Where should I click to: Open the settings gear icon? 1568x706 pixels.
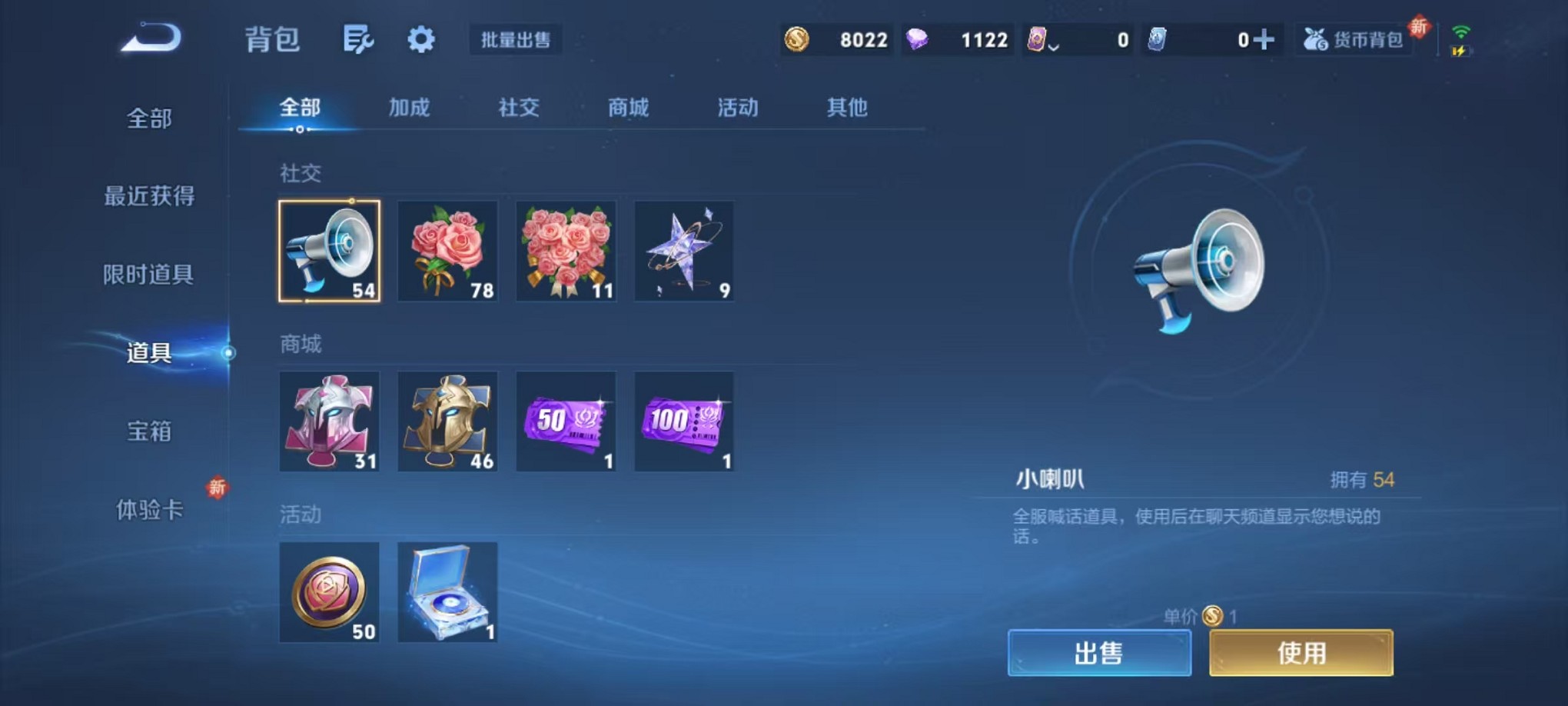coord(422,38)
